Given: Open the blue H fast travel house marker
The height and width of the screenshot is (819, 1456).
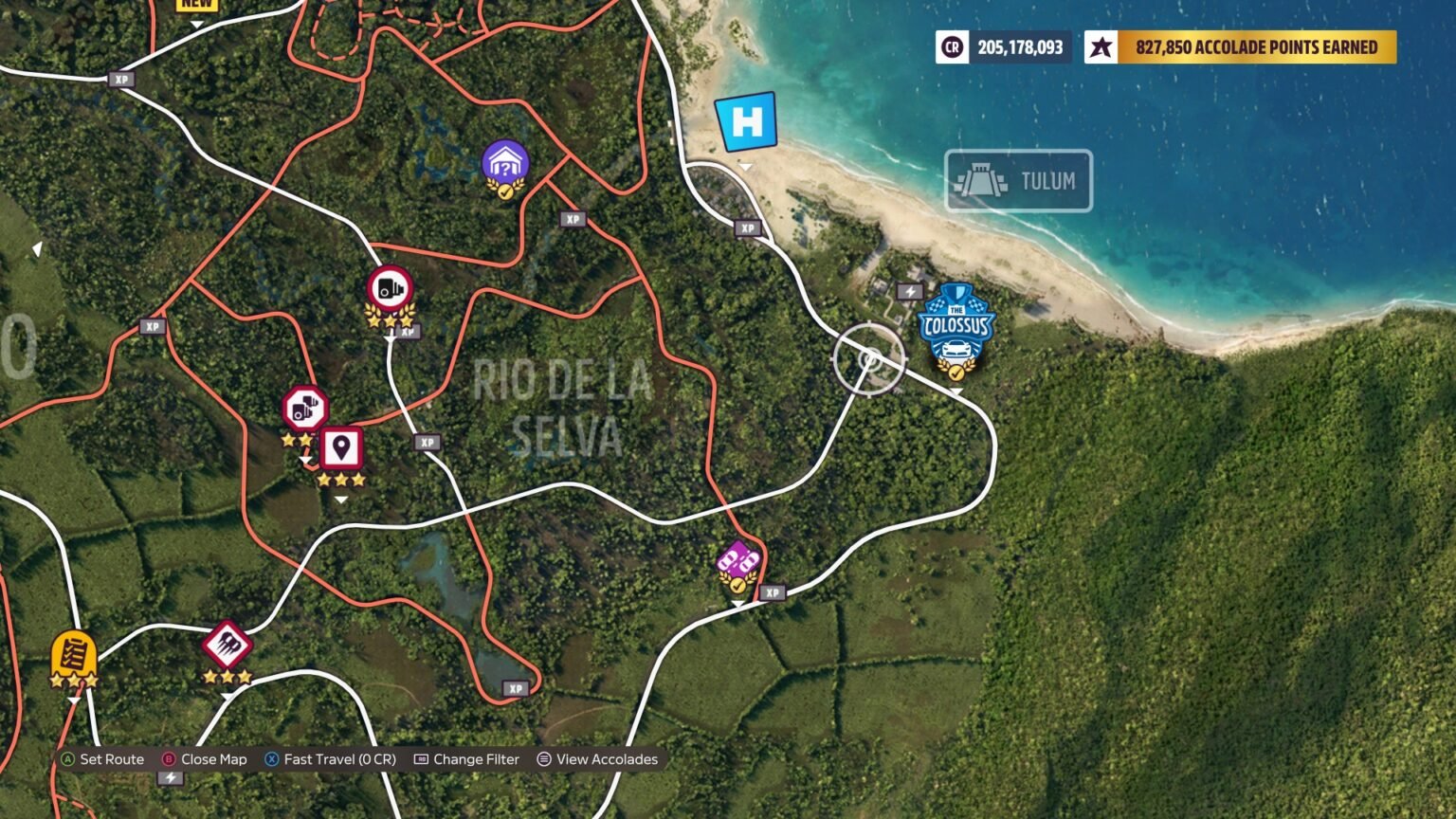Looking at the screenshot, I should 747,123.
